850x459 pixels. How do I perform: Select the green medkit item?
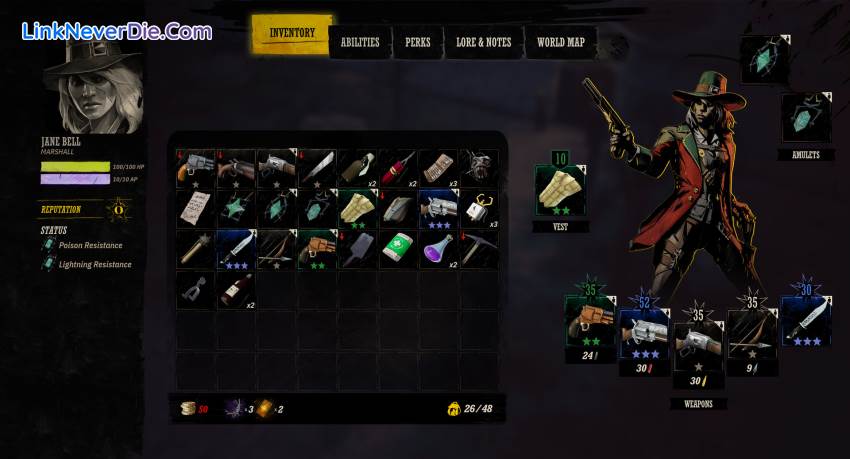tap(398, 249)
